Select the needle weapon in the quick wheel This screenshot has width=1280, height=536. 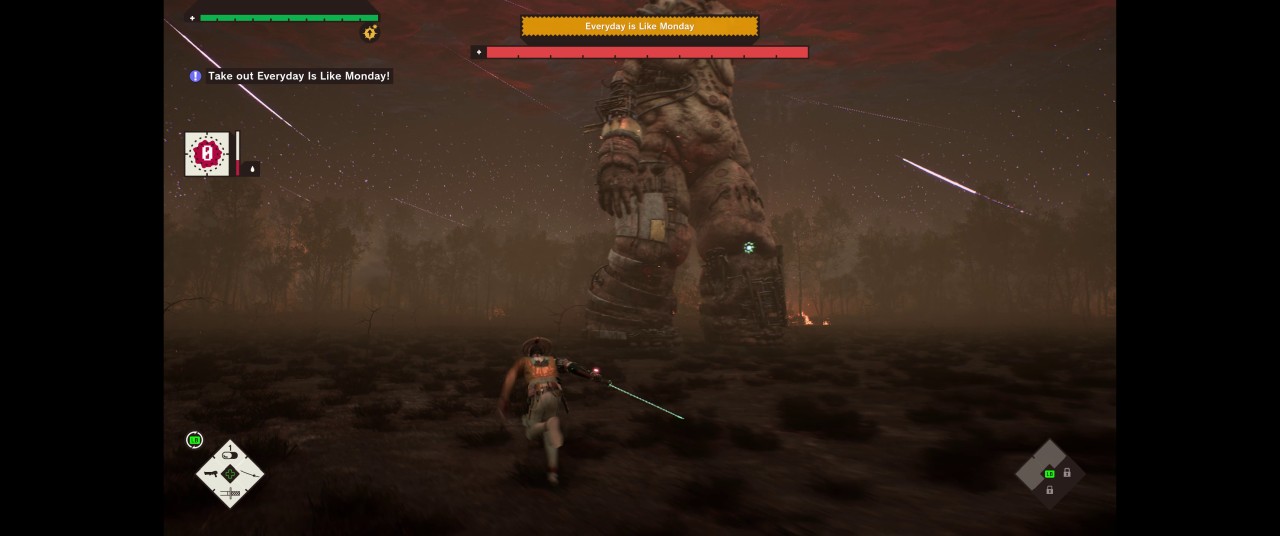tap(249, 473)
